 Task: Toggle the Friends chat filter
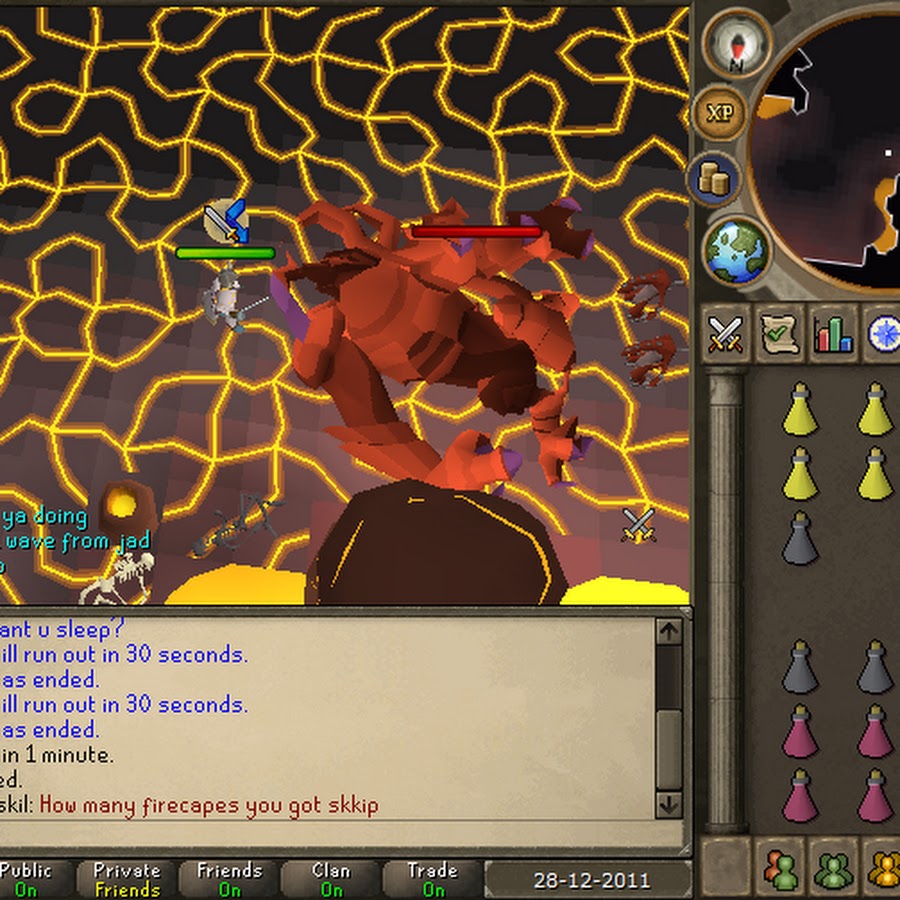230,879
